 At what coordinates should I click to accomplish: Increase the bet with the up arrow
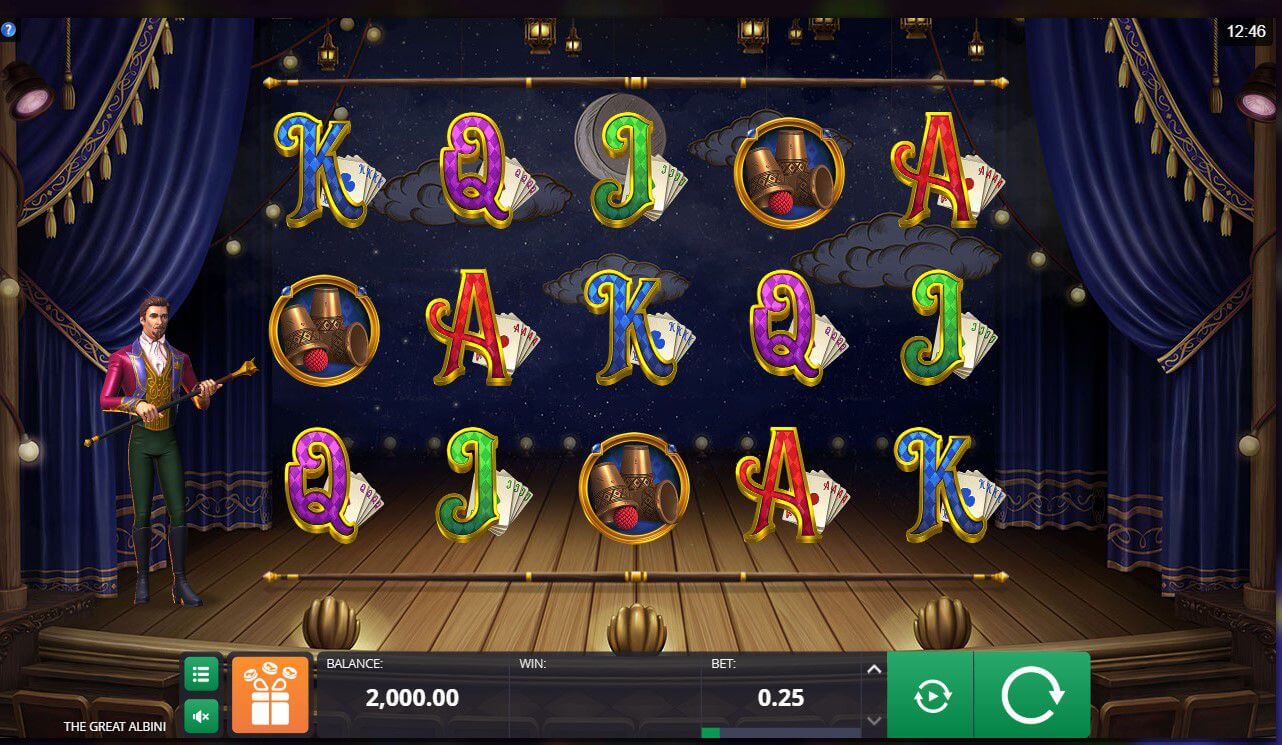pyautogui.click(x=873, y=669)
